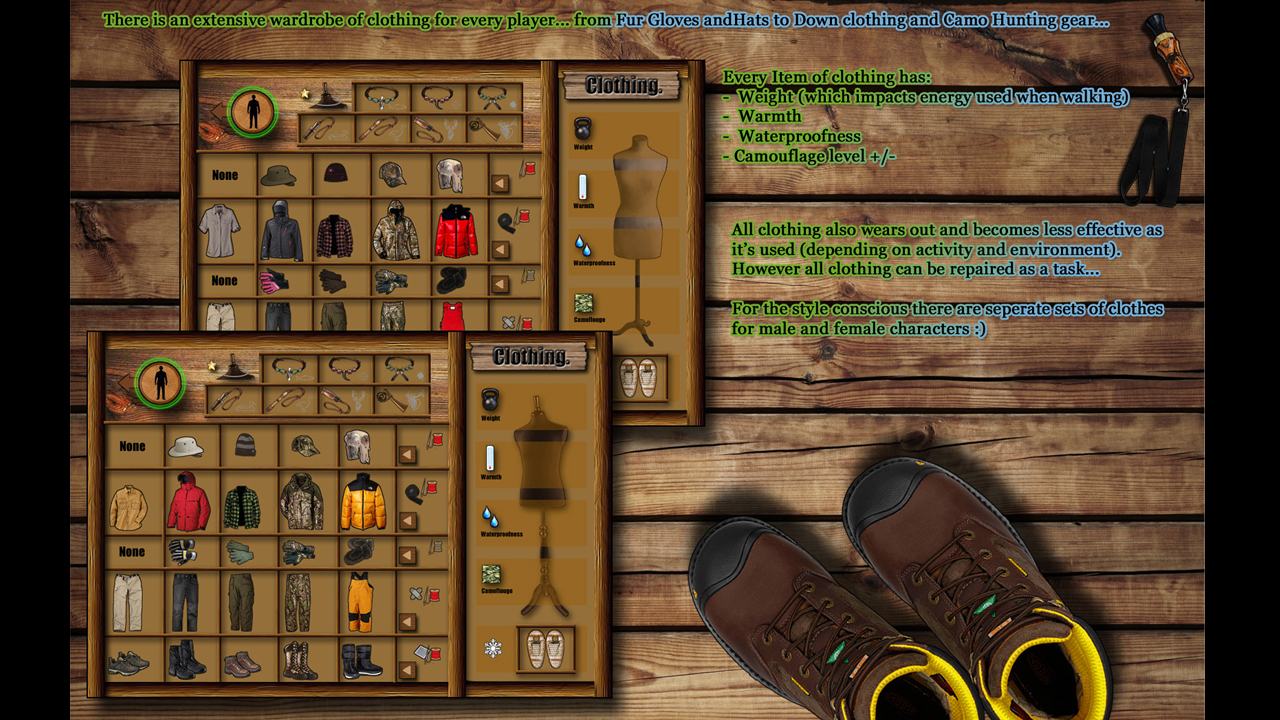
Task: Select the gray hooded rain jacket
Action: tap(281, 232)
